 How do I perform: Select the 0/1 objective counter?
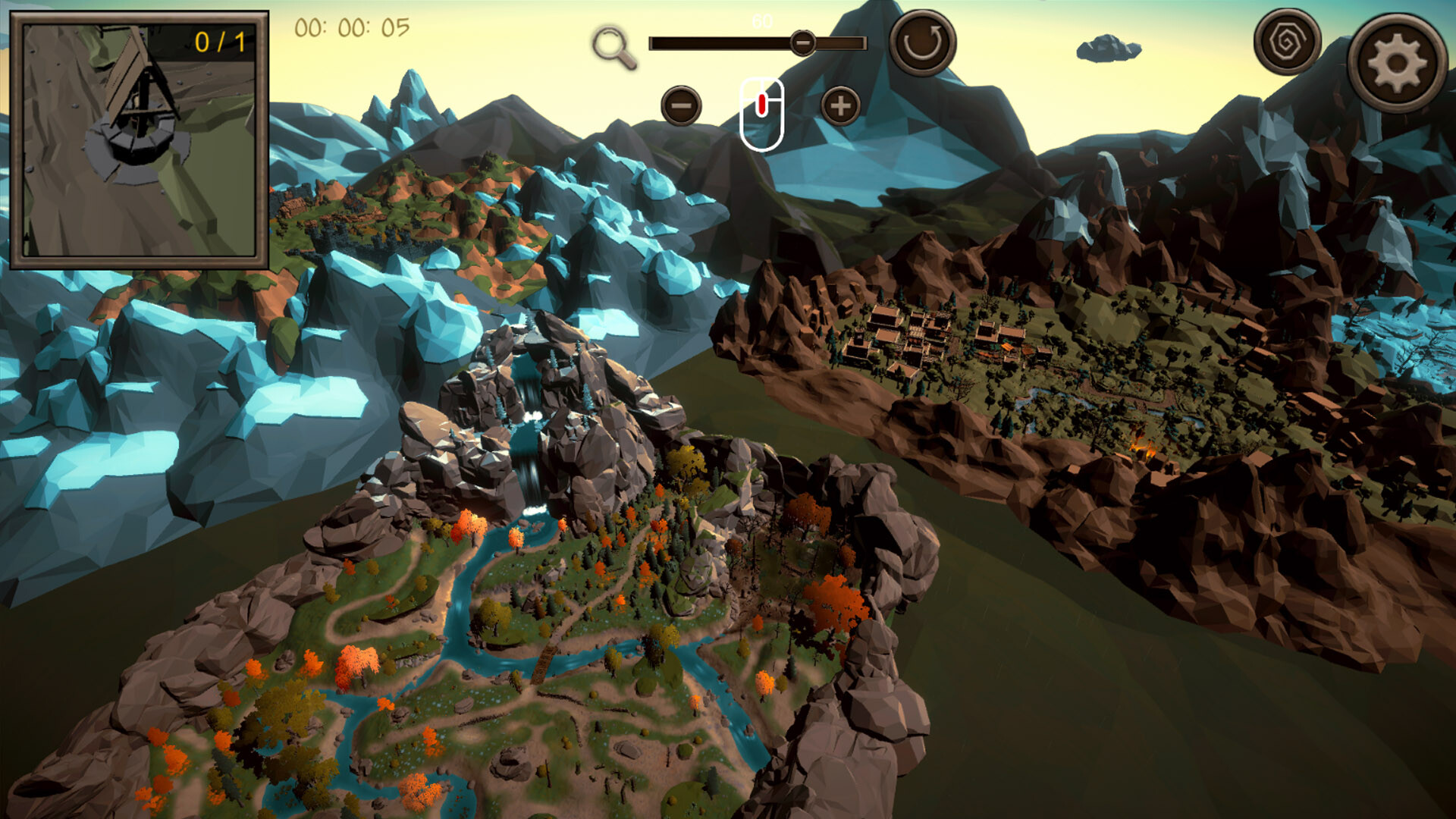pyautogui.click(x=220, y=44)
